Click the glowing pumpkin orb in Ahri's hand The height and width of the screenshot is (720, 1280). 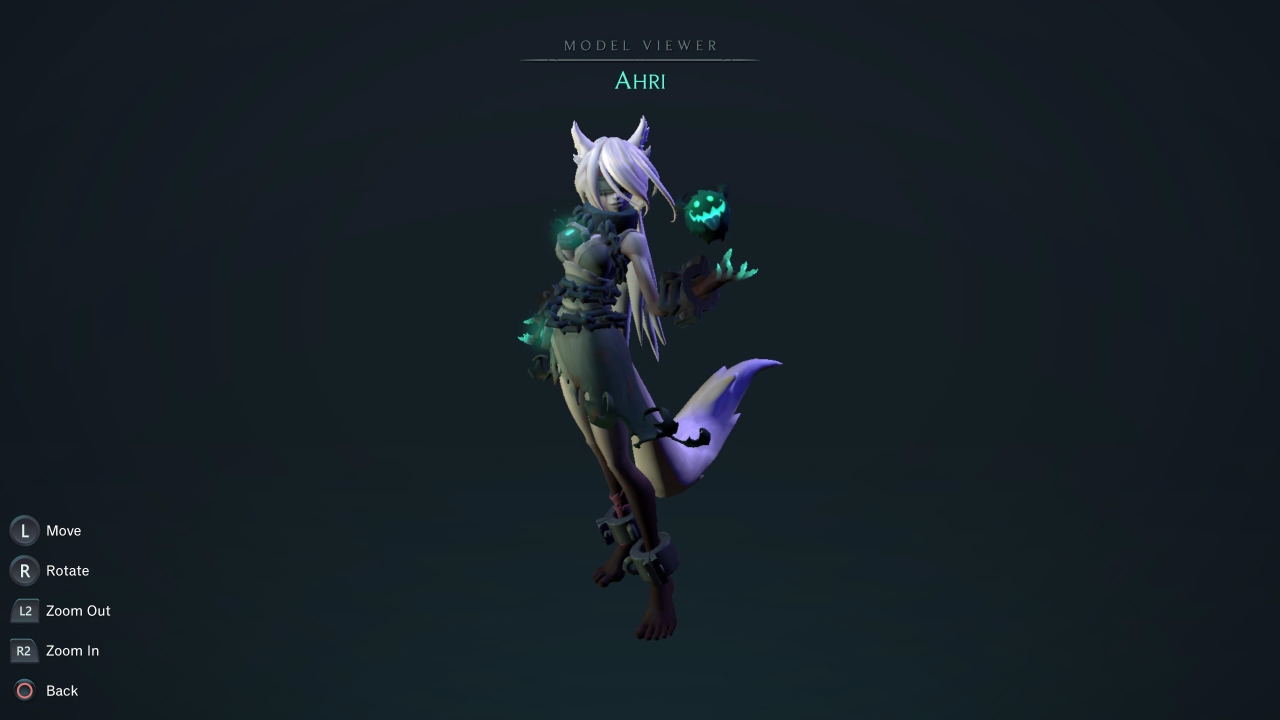coord(706,207)
